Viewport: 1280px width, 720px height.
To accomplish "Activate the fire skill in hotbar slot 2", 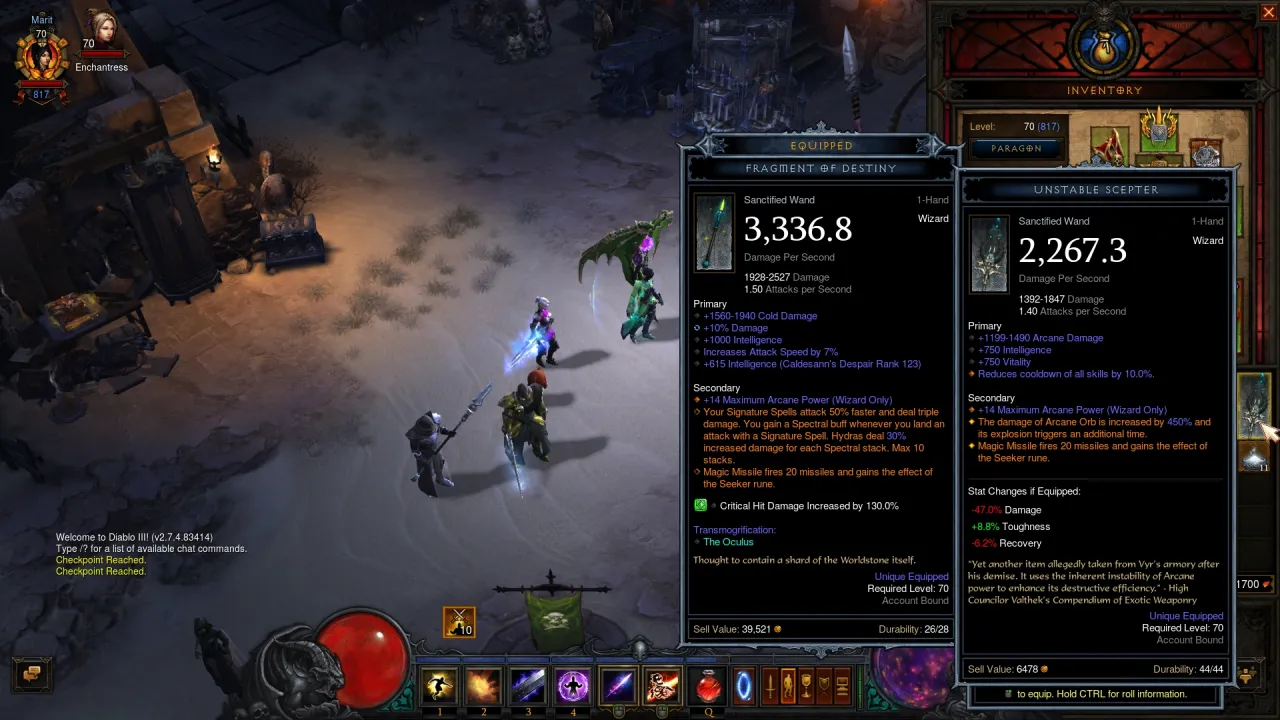I will pos(484,688).
